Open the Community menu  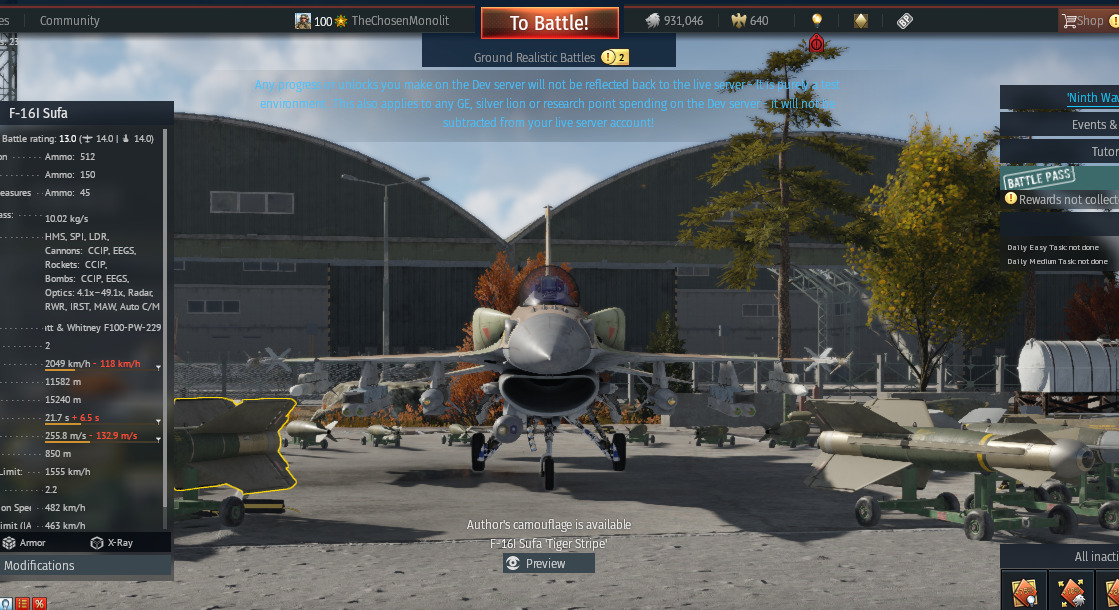tap(70, 20)
